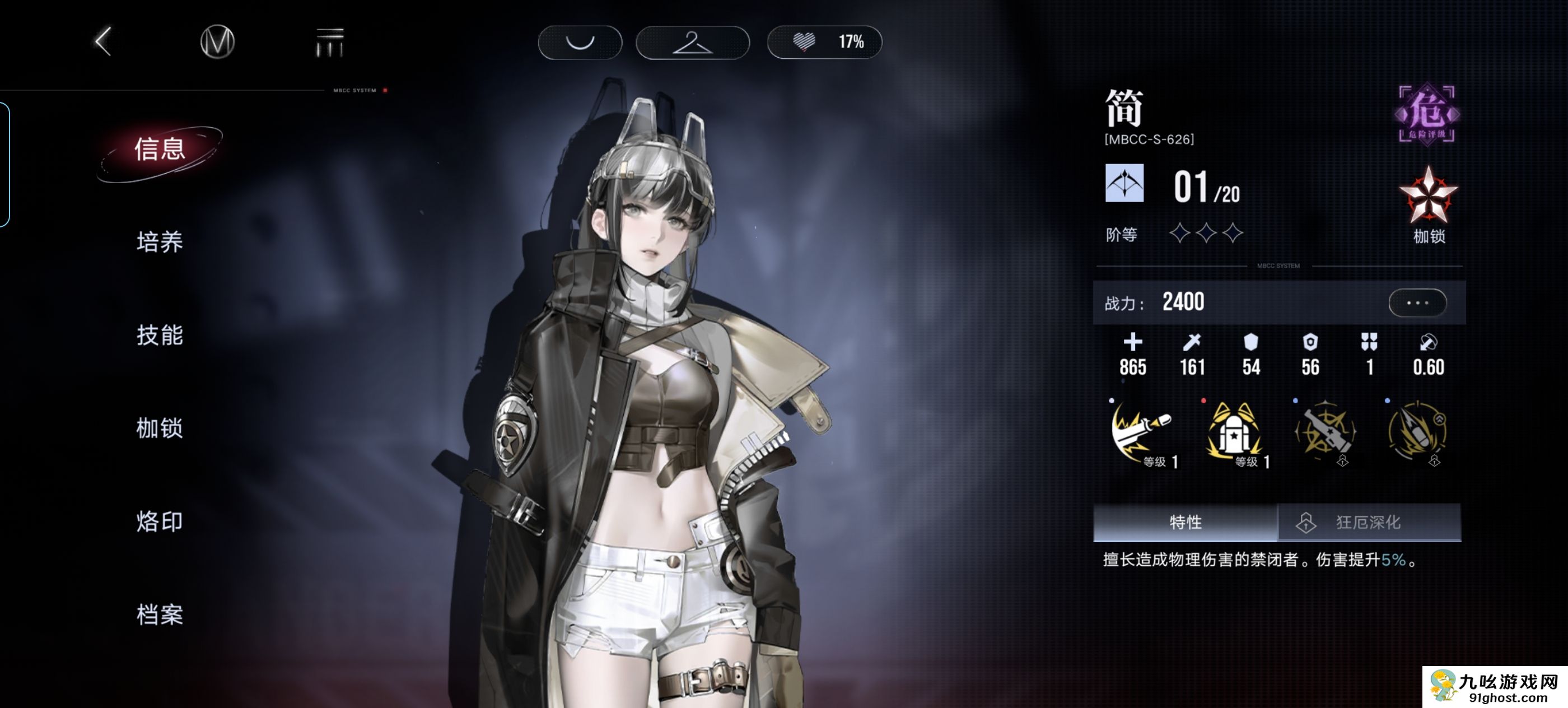This screenshot has height=708, width=1568.
Task: Switch to the 狂厄深化 tab
Action: (1368, 521)
